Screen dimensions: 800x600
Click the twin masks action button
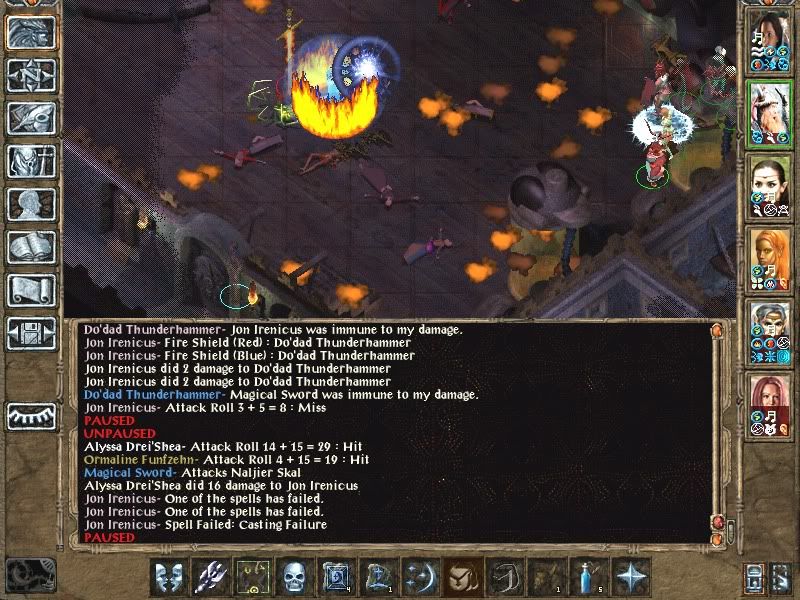pos(168,577)
